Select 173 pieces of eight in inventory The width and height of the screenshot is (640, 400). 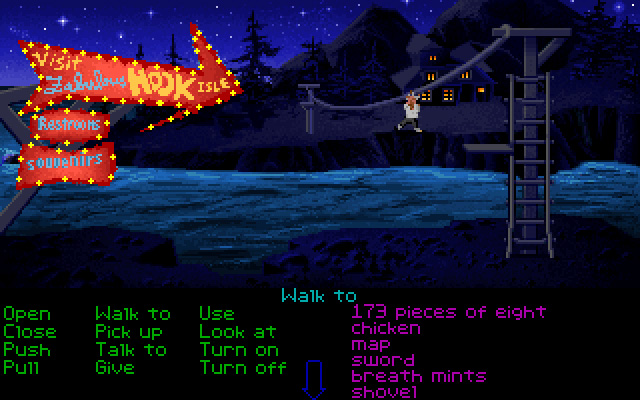[449, 312]
